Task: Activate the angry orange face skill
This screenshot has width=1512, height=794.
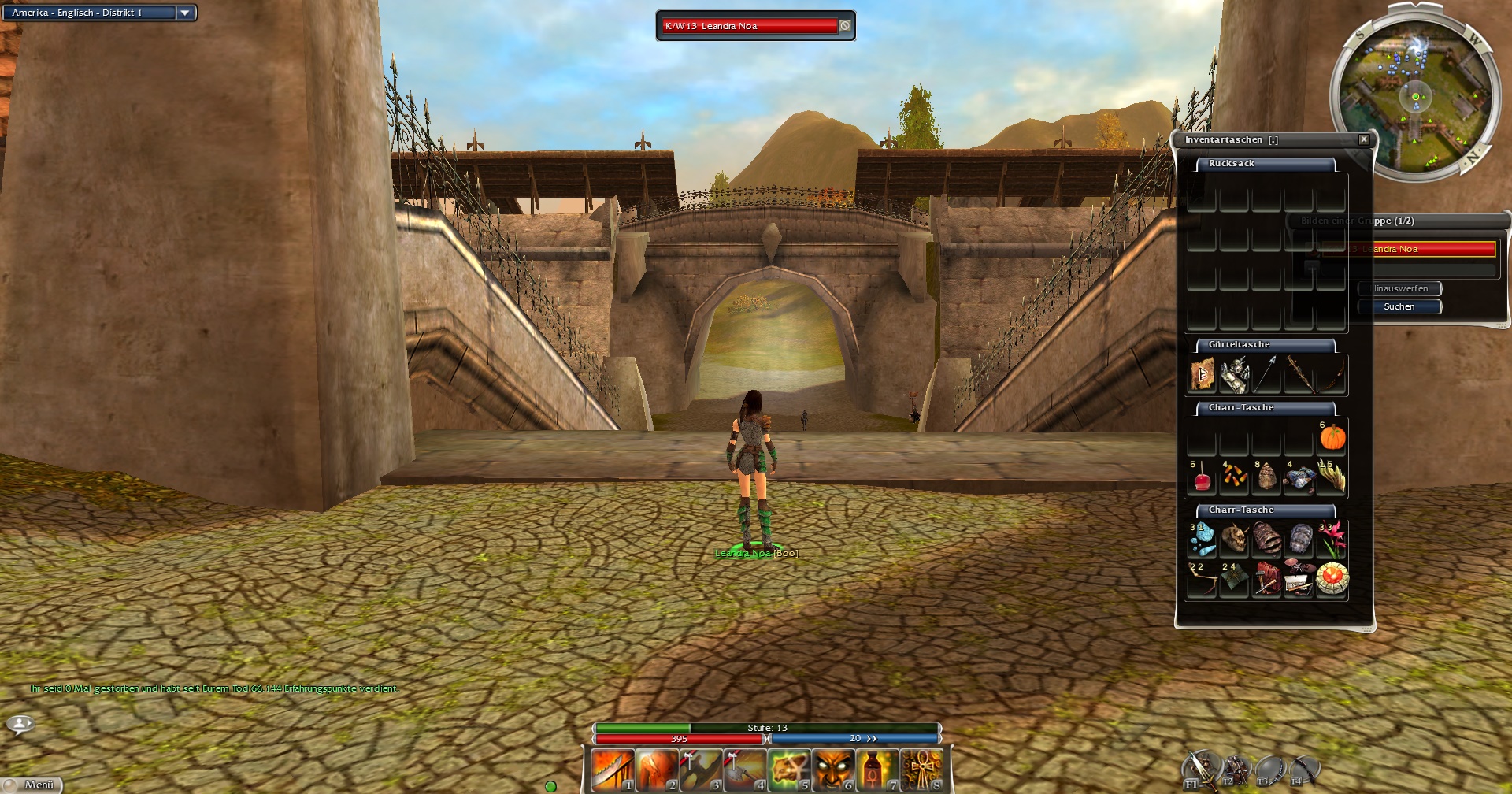Action: pyautogui.click(x=833, y=770)
